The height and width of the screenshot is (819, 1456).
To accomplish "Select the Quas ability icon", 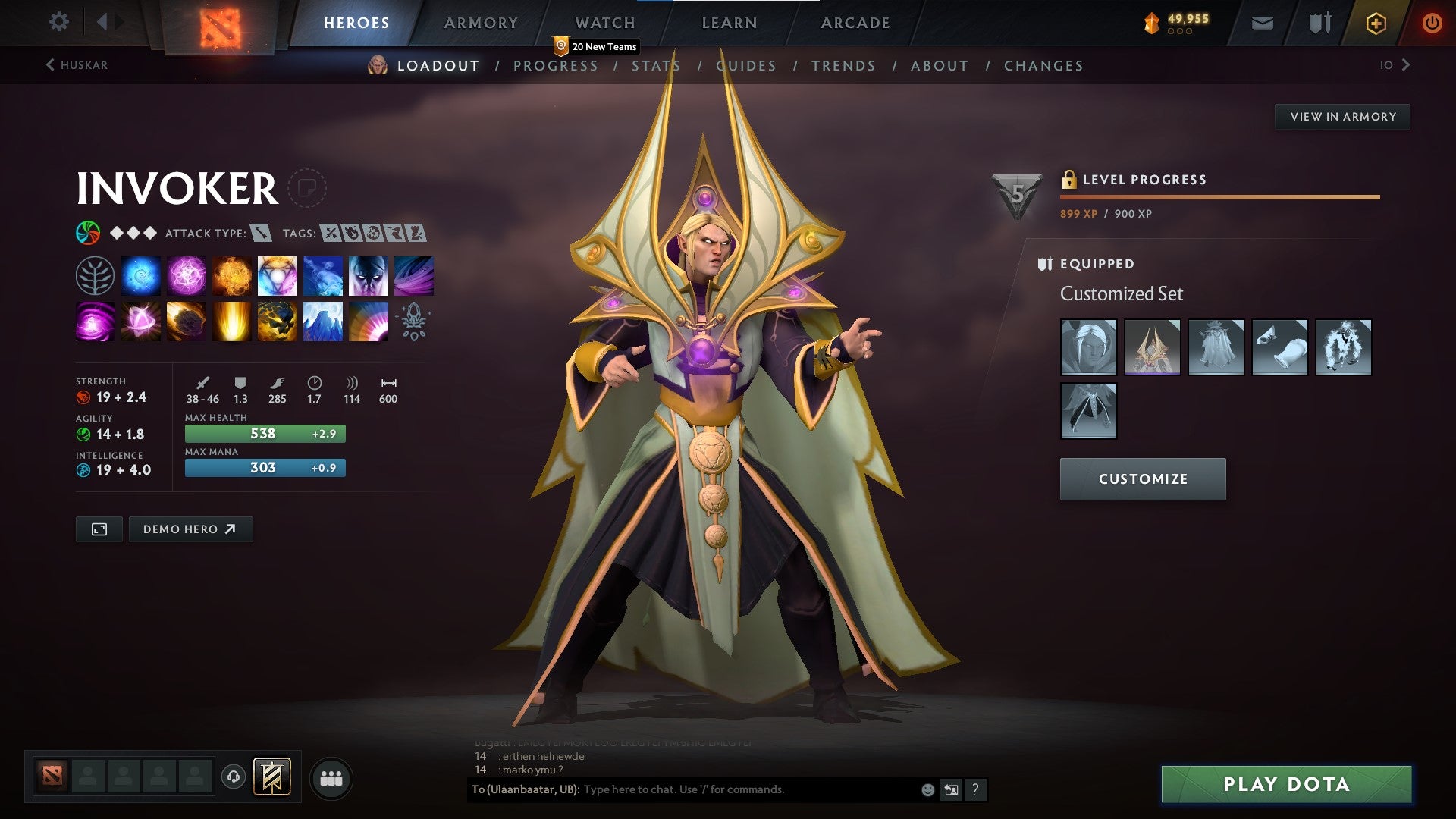I will (x=141, y=275).
